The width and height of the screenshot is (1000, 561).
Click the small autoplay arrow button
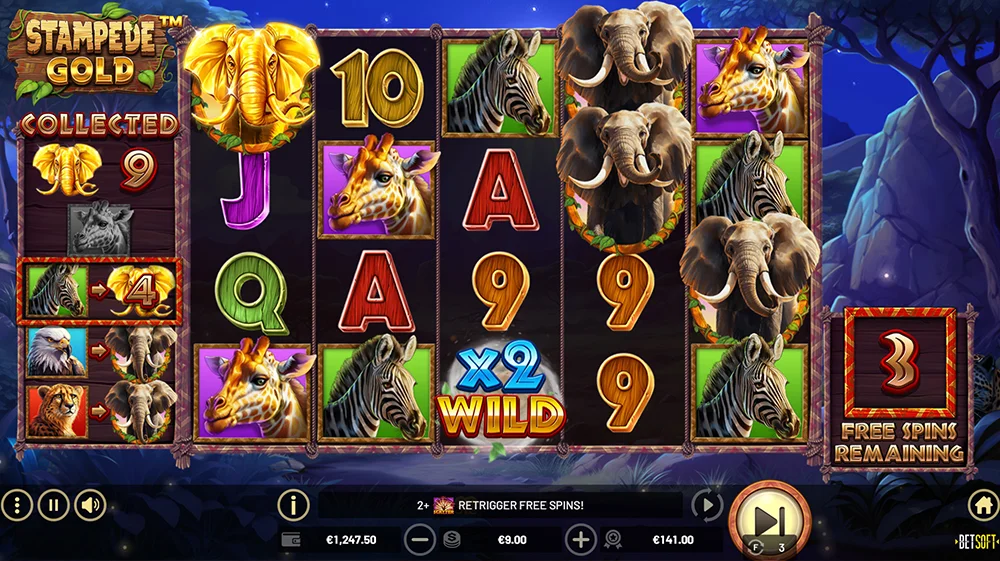point(706,505)
